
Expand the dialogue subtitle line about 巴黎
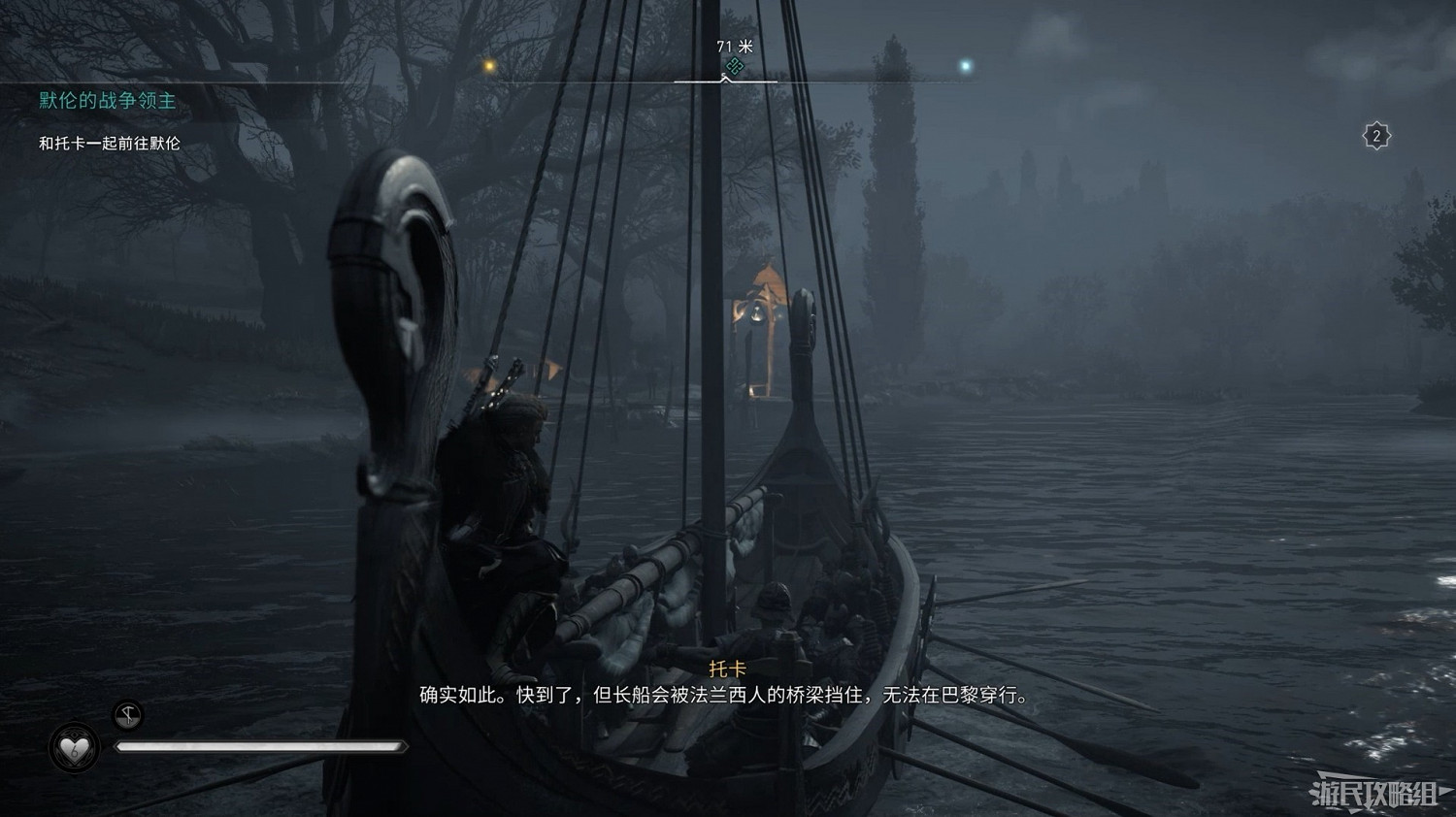click(728, 697)
